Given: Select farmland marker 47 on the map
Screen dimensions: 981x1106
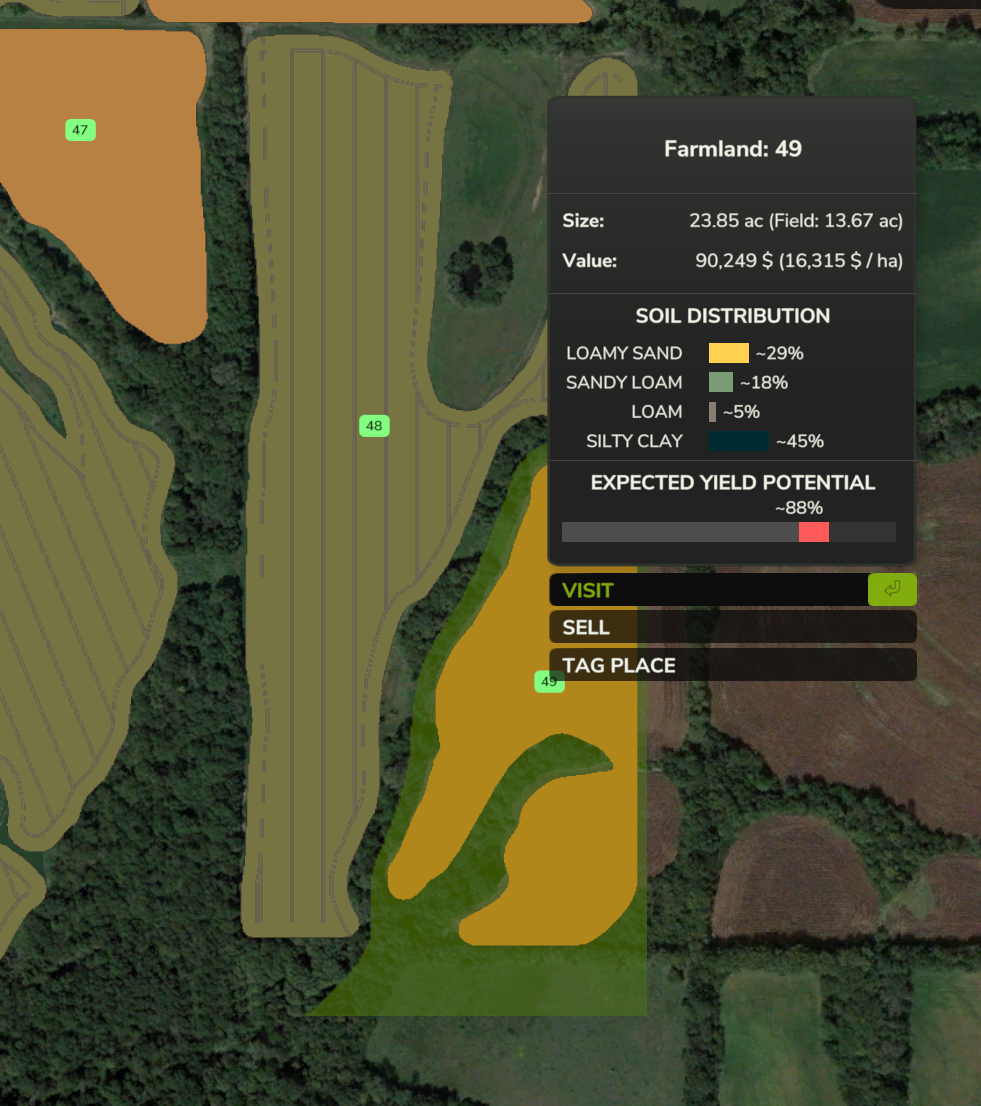Looking at the screenshot, I should [x=80, y=130].
